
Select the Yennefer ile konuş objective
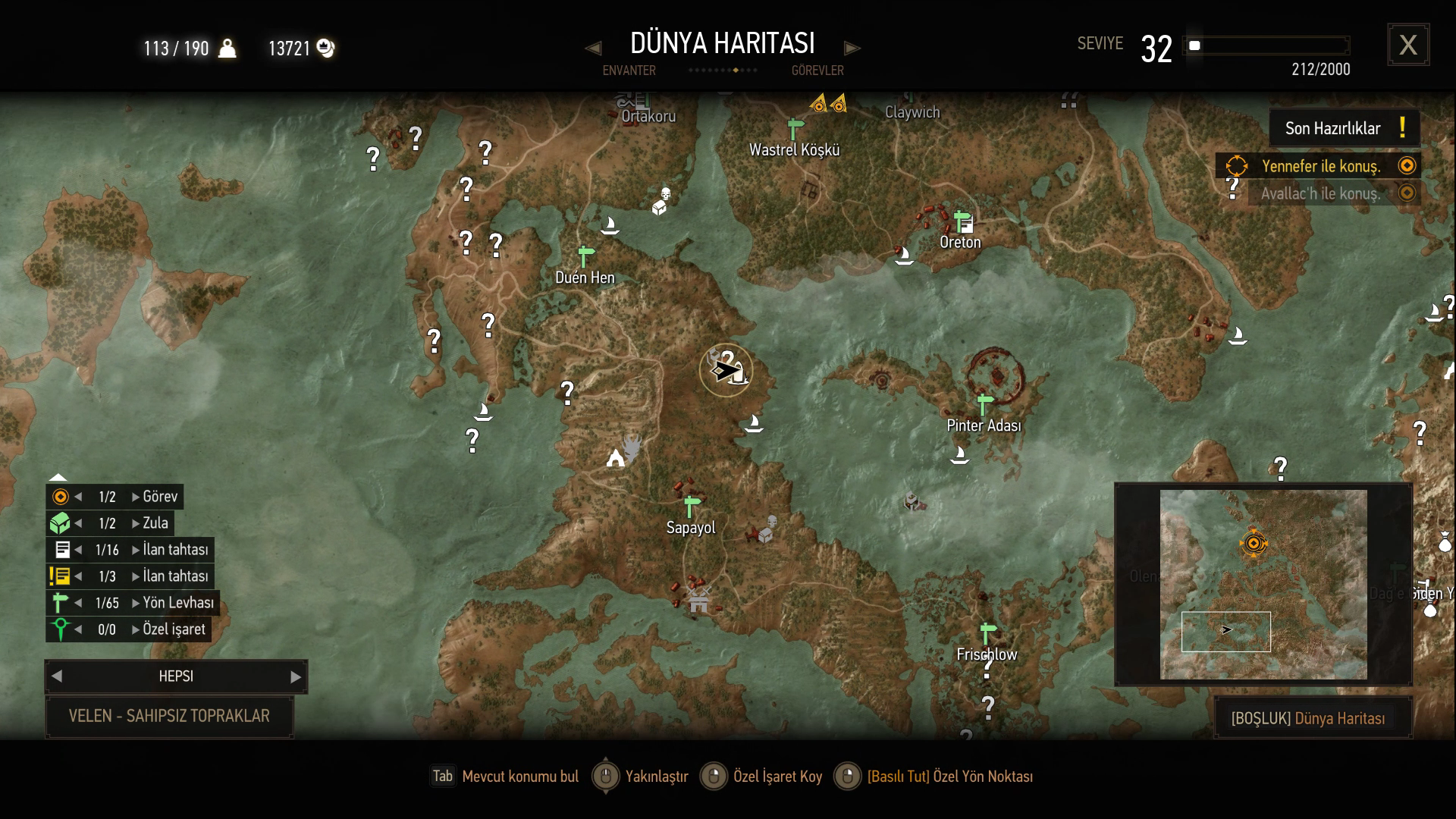coord(1320,166)
